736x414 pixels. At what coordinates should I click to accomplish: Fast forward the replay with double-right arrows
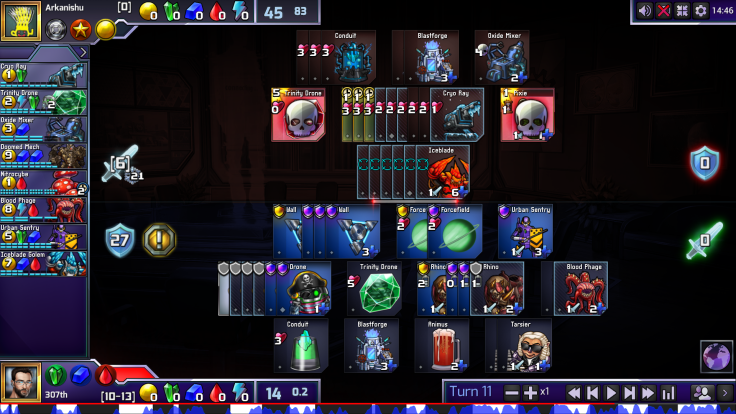[x=649, y=392]
